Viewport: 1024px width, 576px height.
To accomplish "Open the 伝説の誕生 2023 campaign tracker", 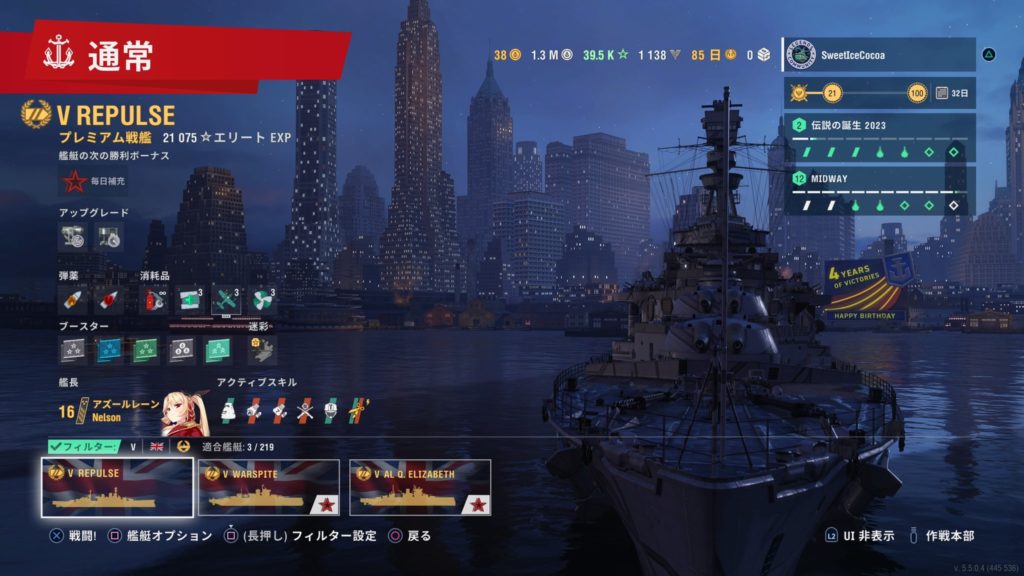I will tap(879, 139).
